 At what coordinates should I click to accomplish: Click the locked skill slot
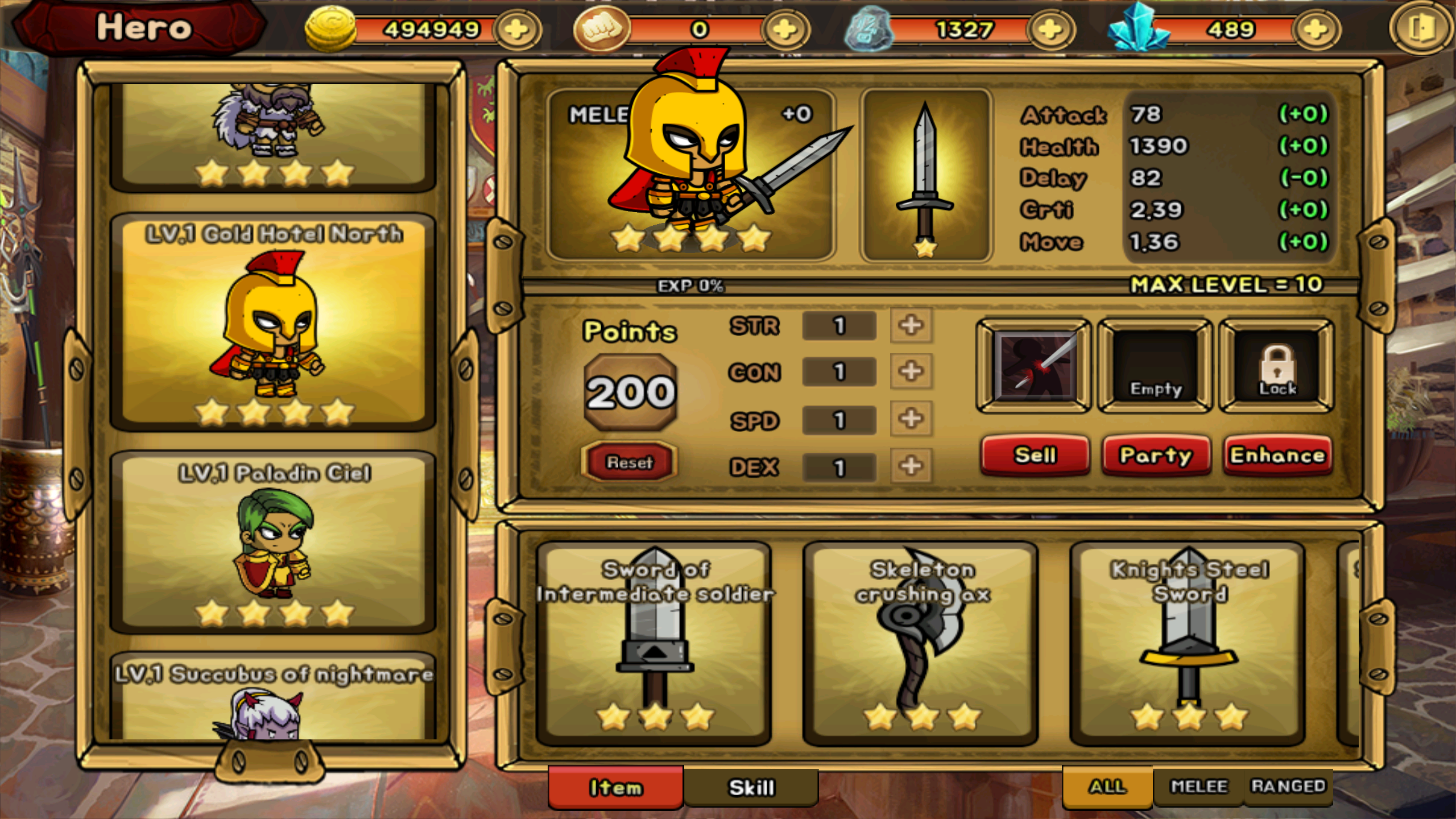point(1277,365)
